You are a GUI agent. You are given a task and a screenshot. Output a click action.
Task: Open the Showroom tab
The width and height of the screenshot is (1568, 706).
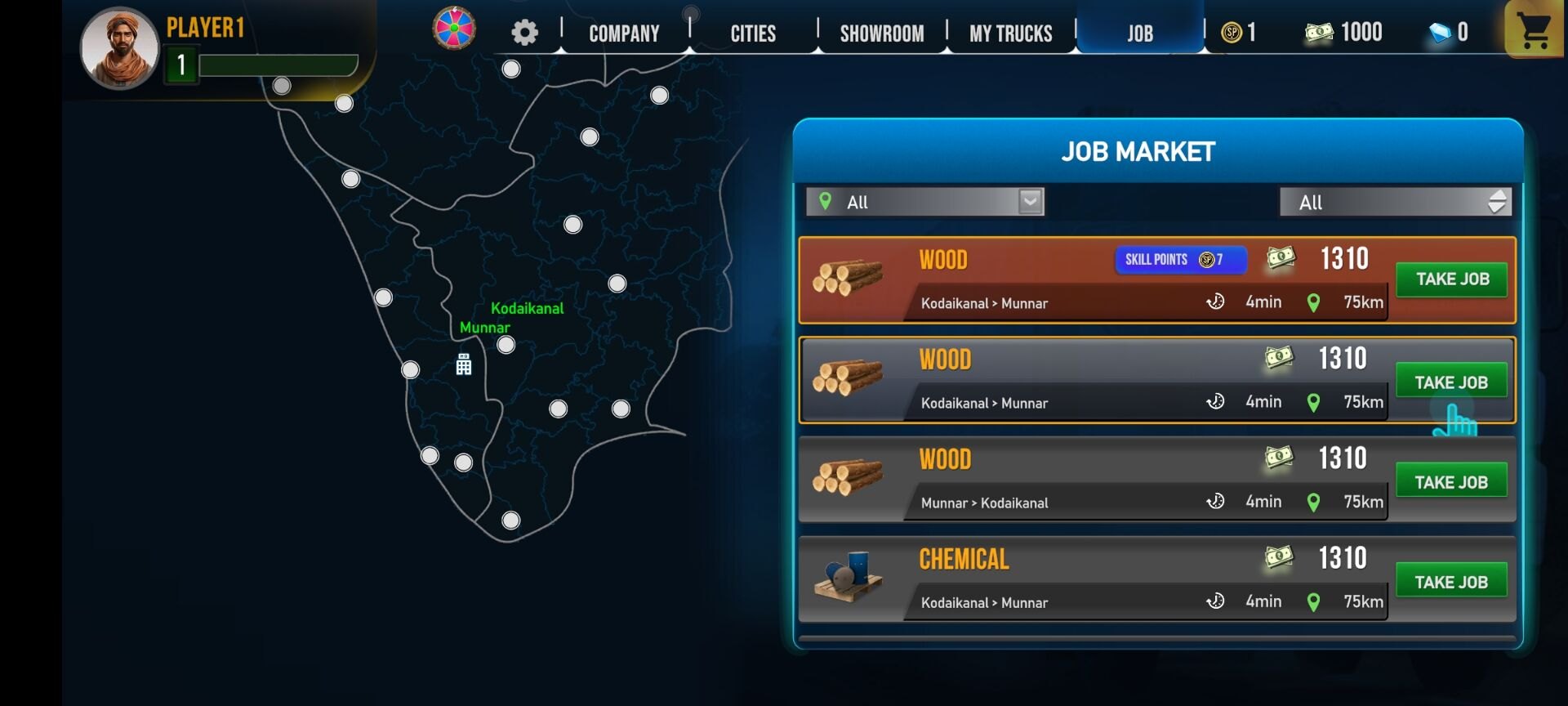point(882,34)
